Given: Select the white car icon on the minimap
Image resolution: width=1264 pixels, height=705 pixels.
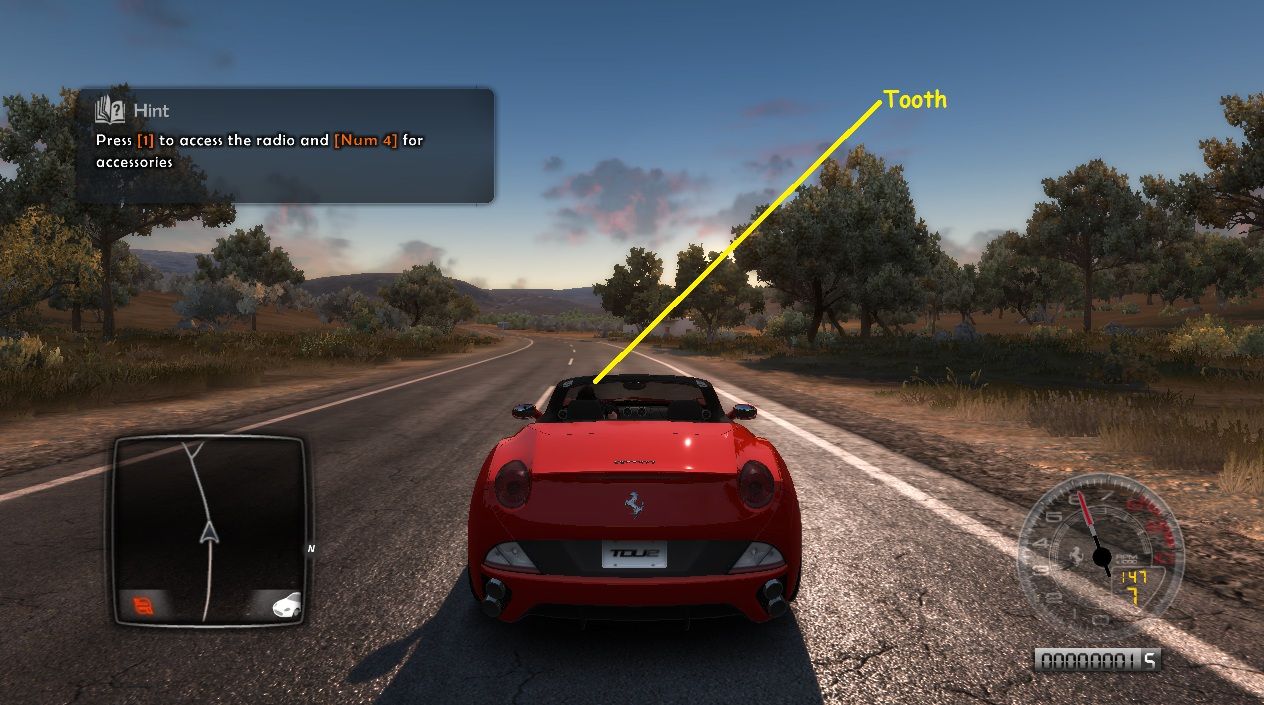Looking at the screenshot, I should pyautogui.click(x=284, y=604).
